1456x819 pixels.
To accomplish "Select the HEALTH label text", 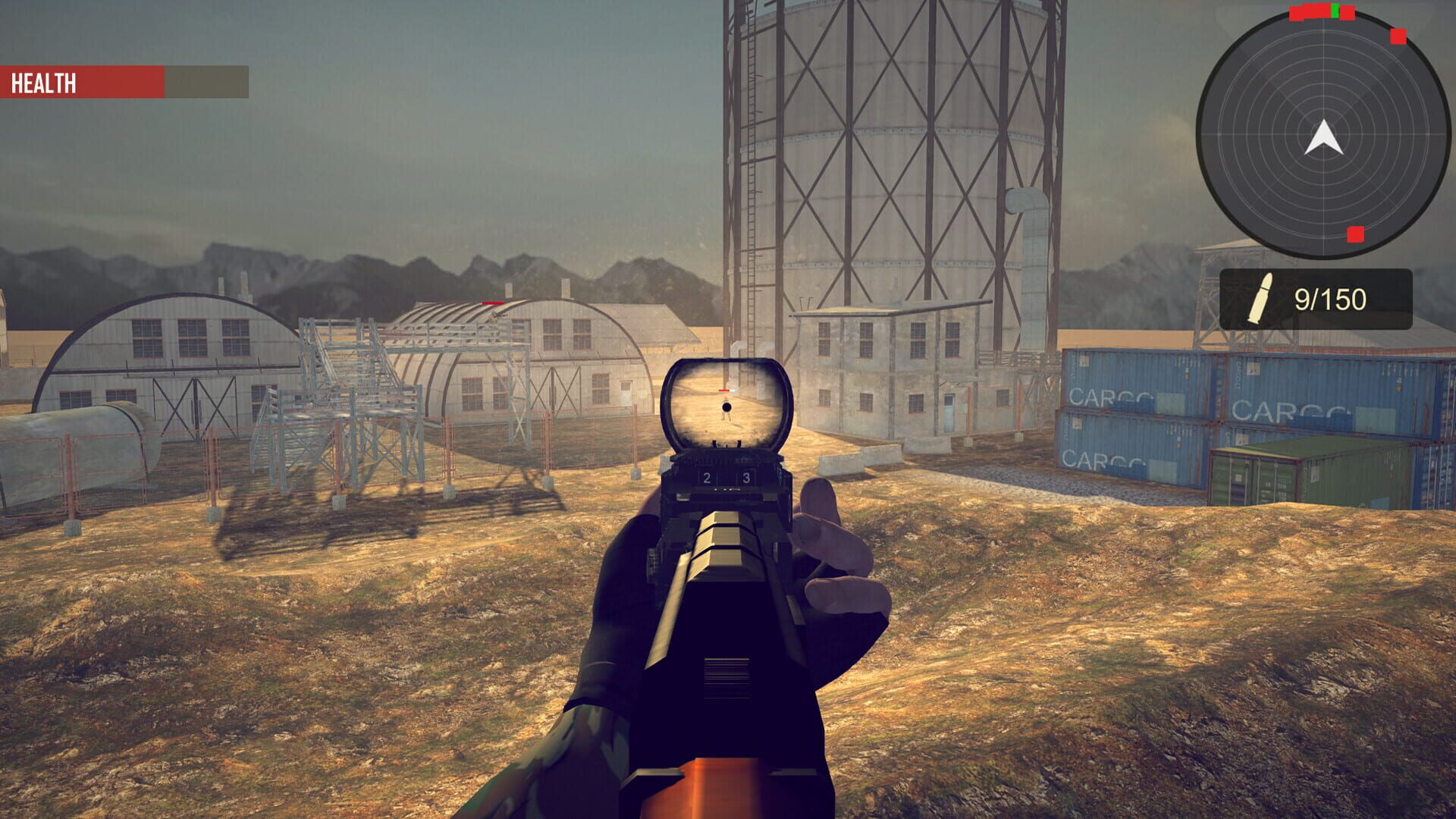I will coord(43,81).
